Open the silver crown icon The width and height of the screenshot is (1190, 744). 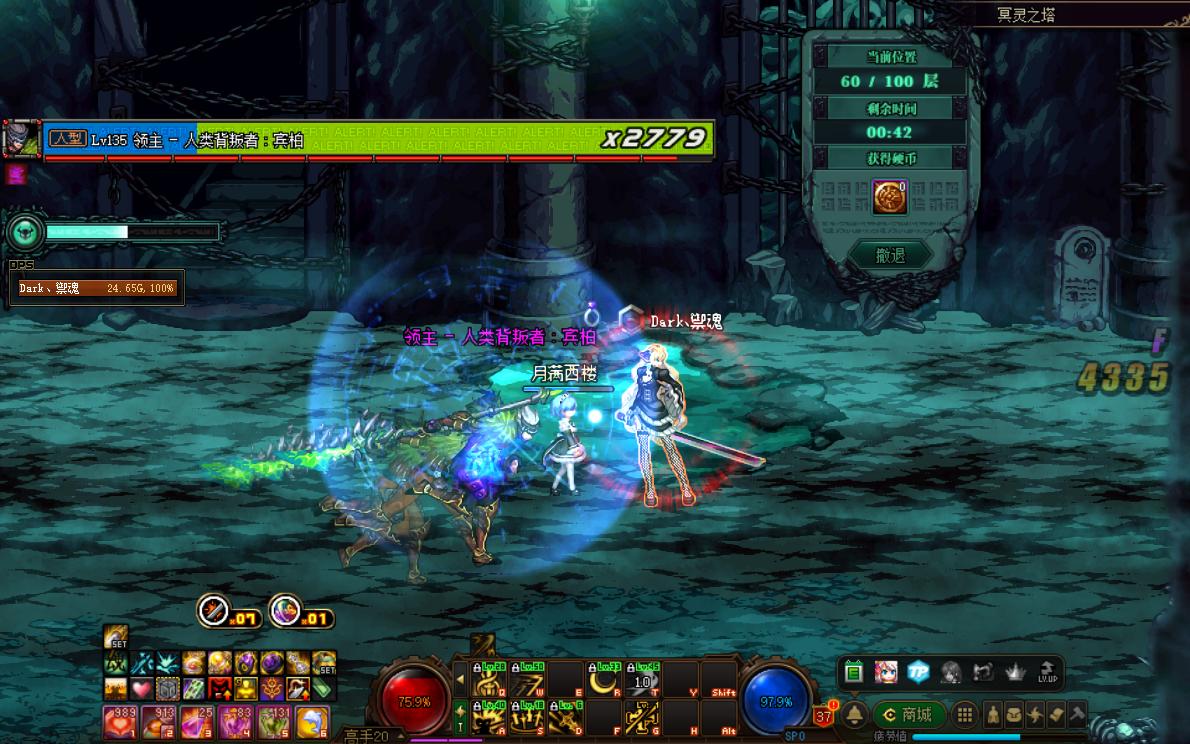[x=1016, y=672]
